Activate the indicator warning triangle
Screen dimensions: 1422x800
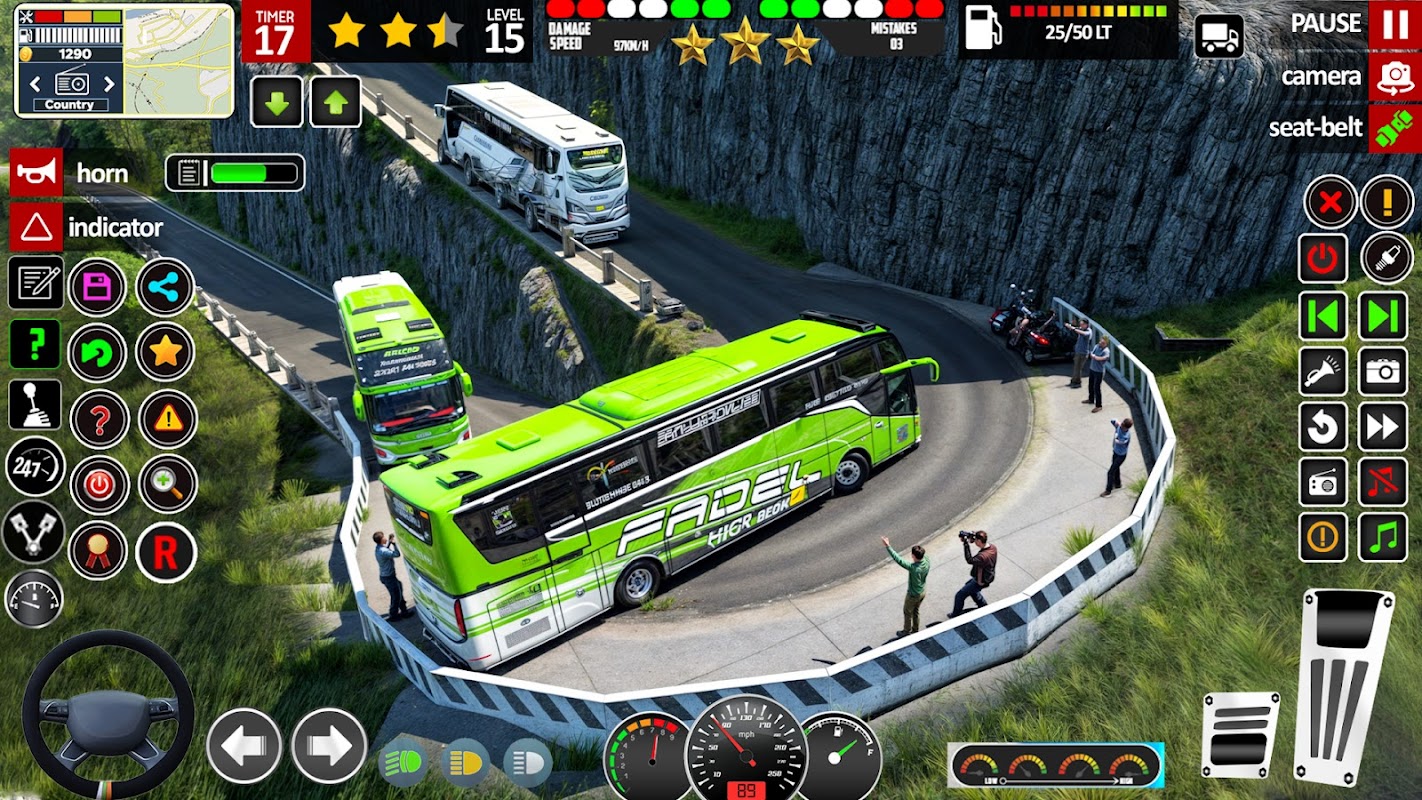coord(36,228)
